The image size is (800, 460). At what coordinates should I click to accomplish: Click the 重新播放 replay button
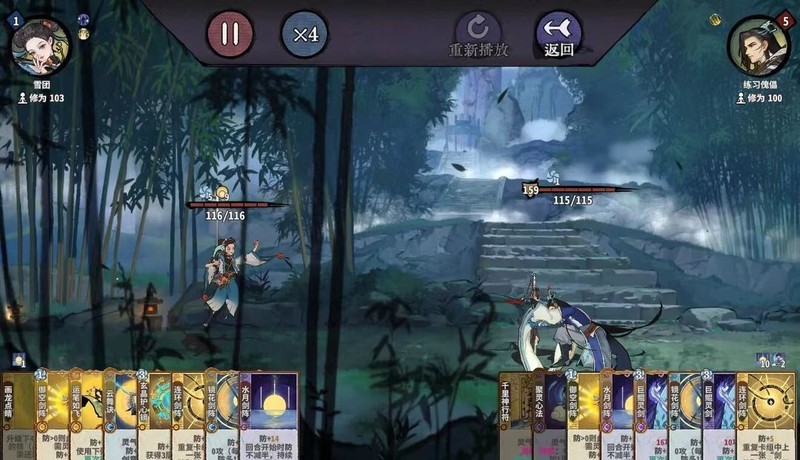(478, 34)
